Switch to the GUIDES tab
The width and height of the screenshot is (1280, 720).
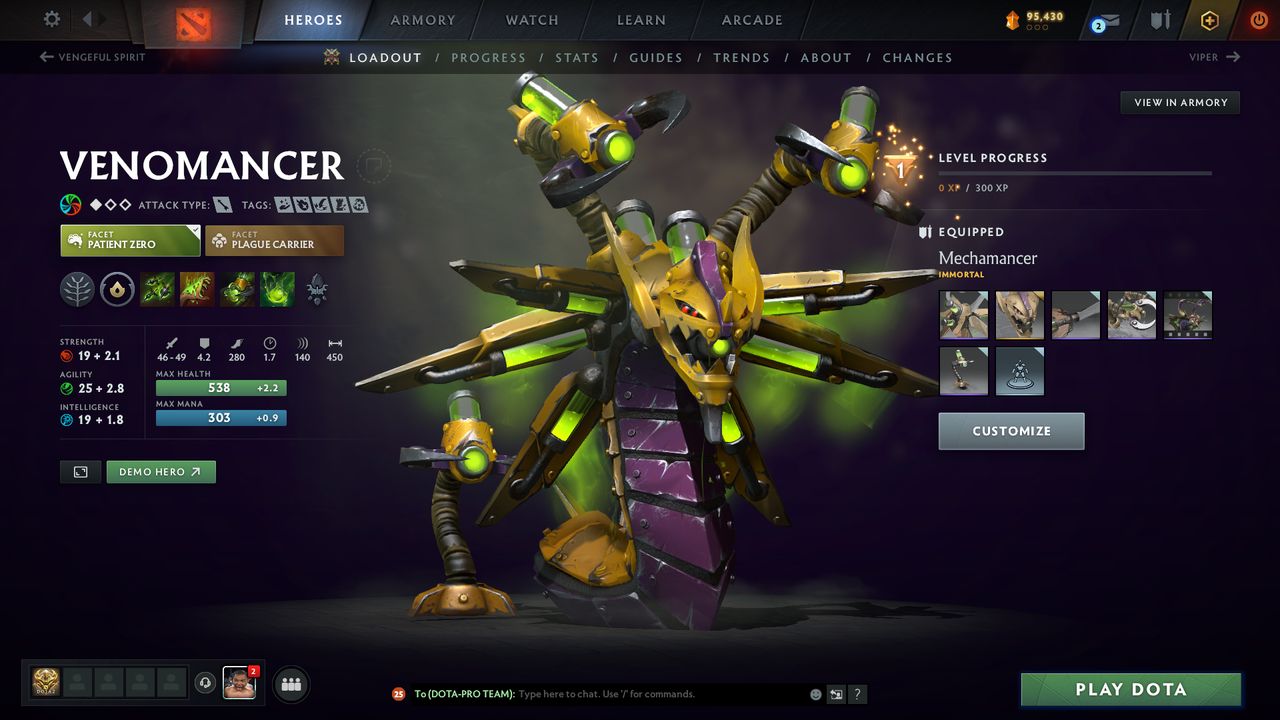(656, 57)
